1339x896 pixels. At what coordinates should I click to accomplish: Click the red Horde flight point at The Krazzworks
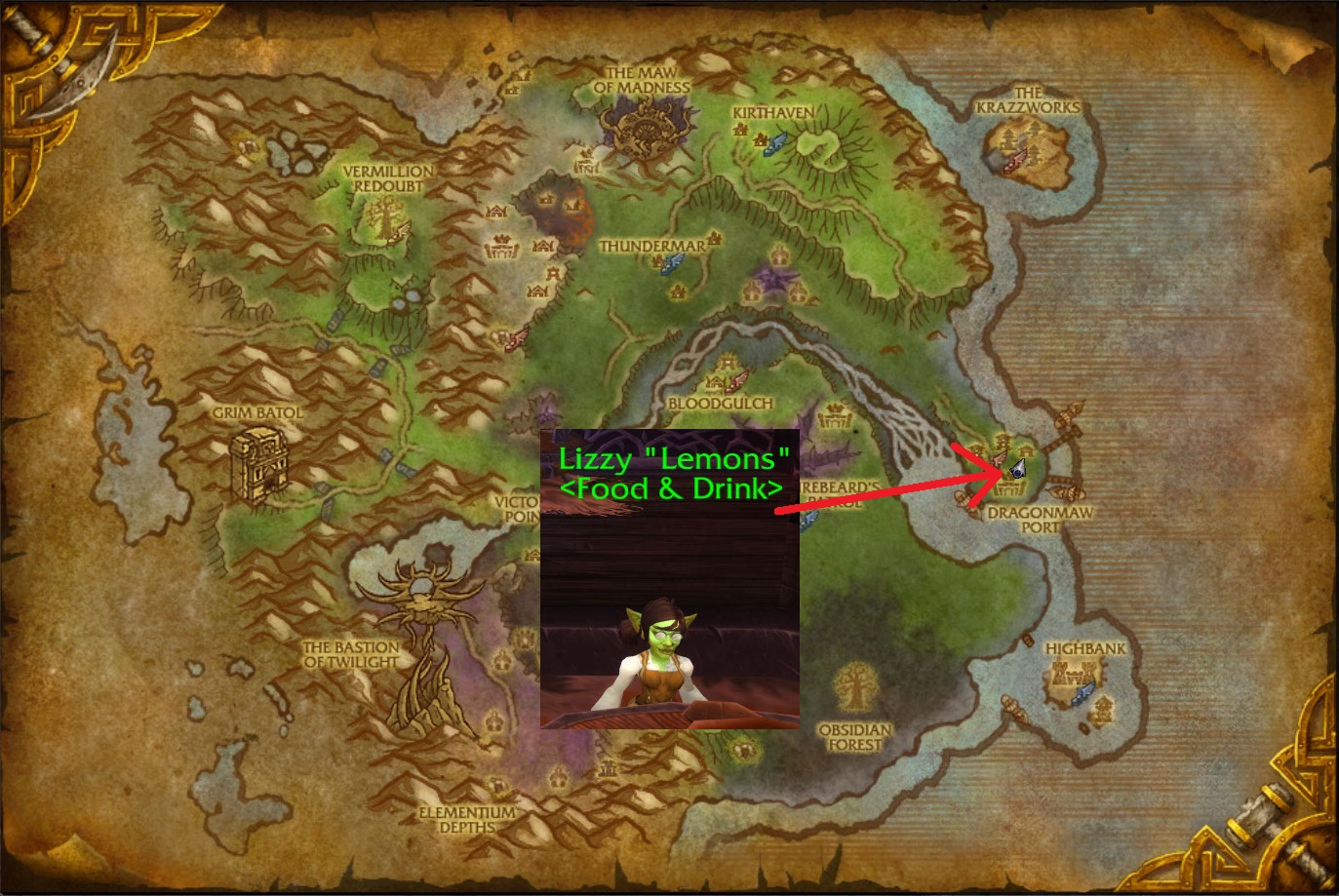[x=1017, y=161]
